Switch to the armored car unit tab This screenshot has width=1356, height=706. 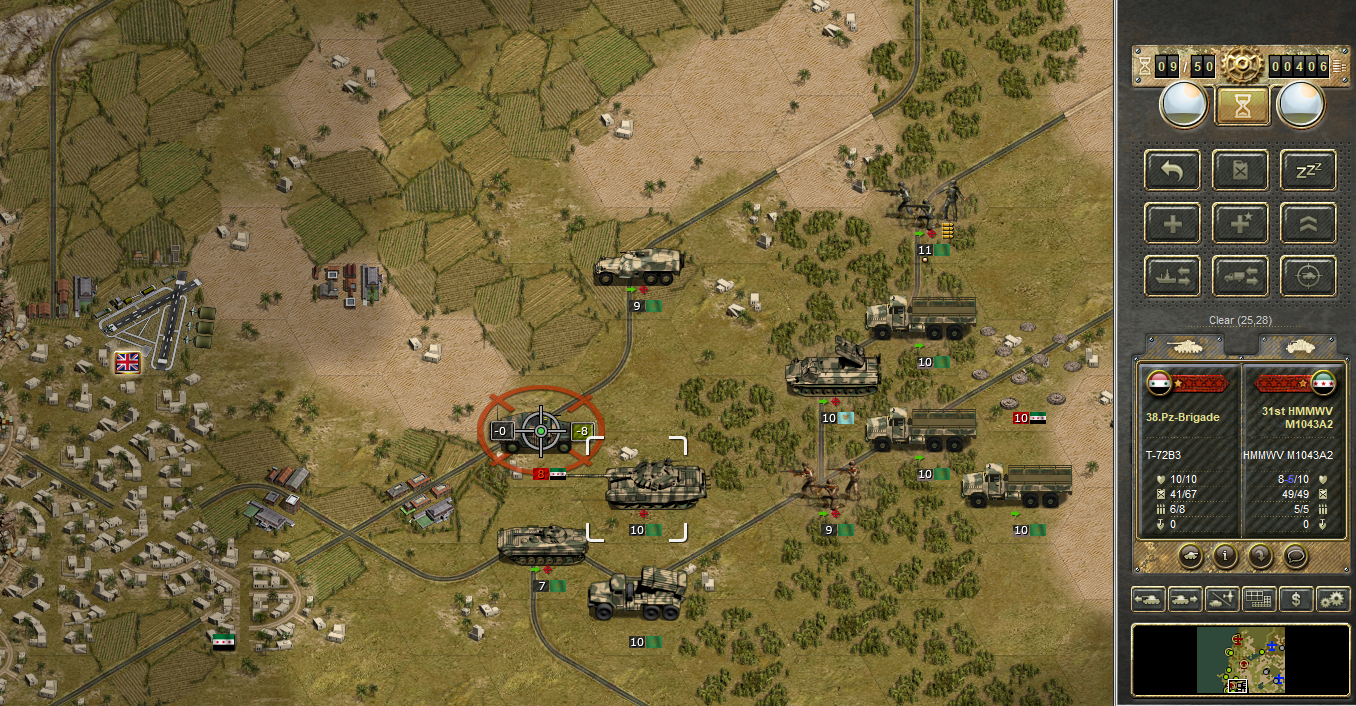click(x=1298, y=345)
